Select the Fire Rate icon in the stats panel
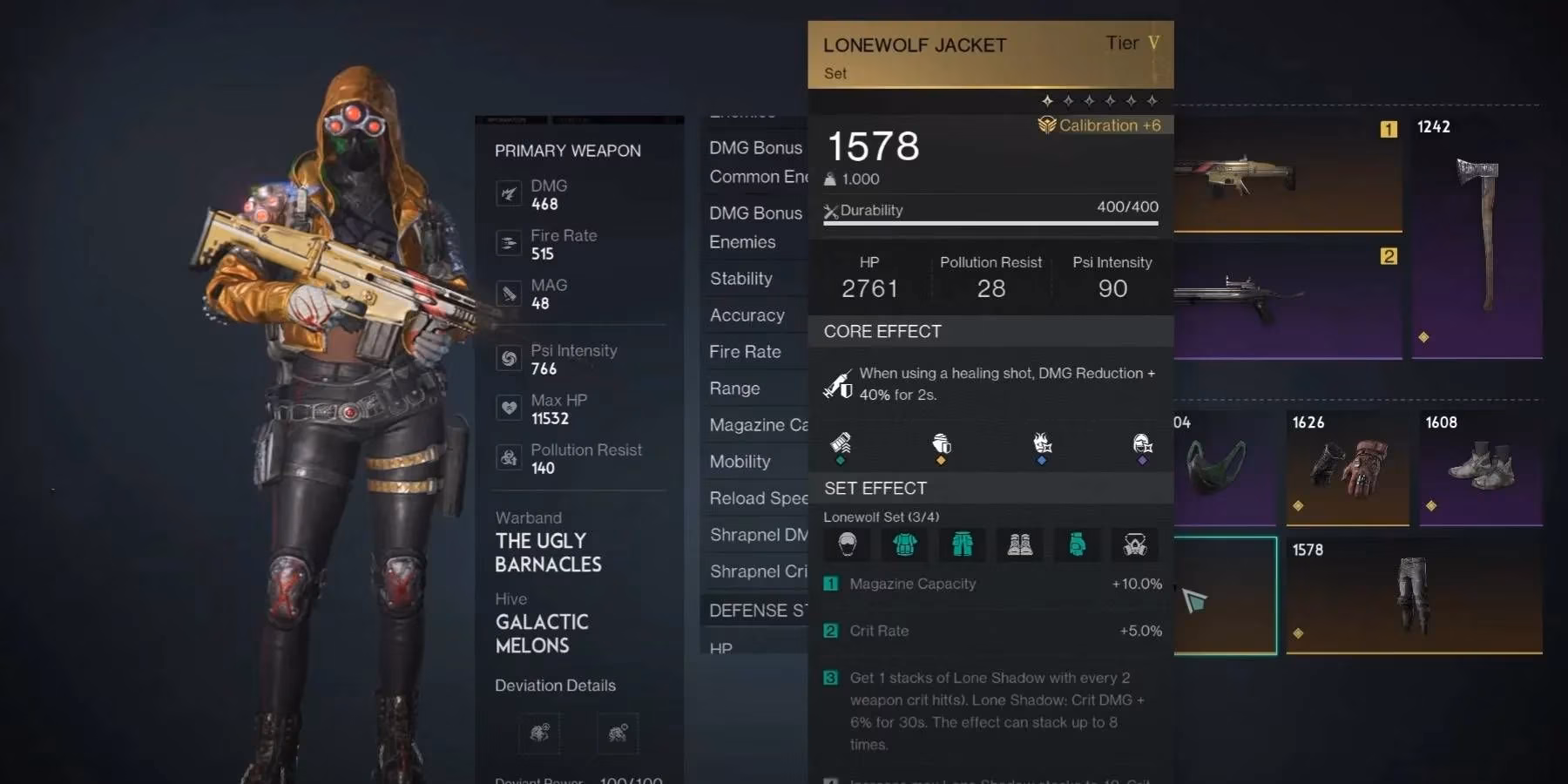Image resolution: width=1568 pixels, height=784 pixels. point(509,243)
